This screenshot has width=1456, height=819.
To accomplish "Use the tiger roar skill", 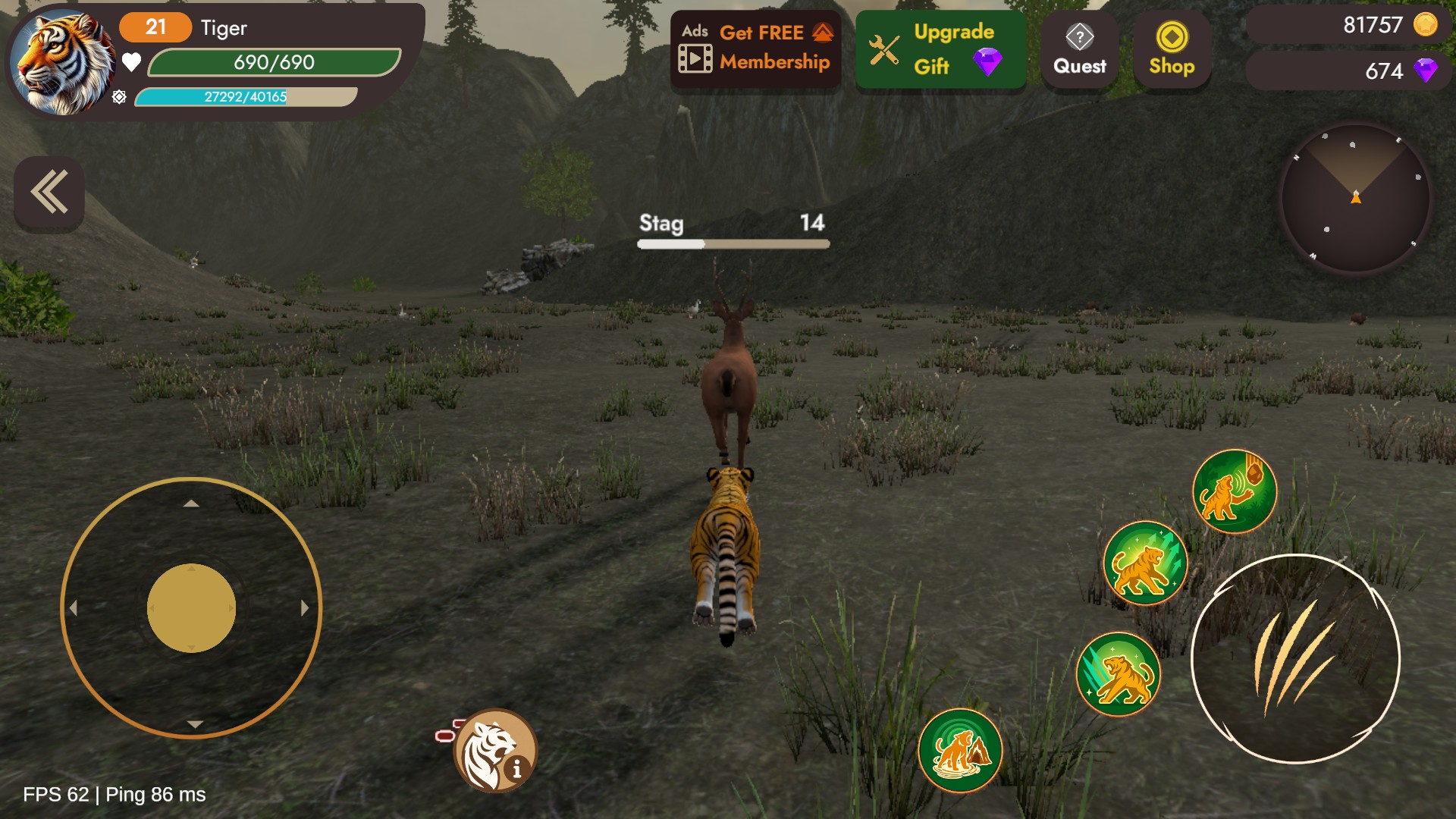I will 1235,491.
